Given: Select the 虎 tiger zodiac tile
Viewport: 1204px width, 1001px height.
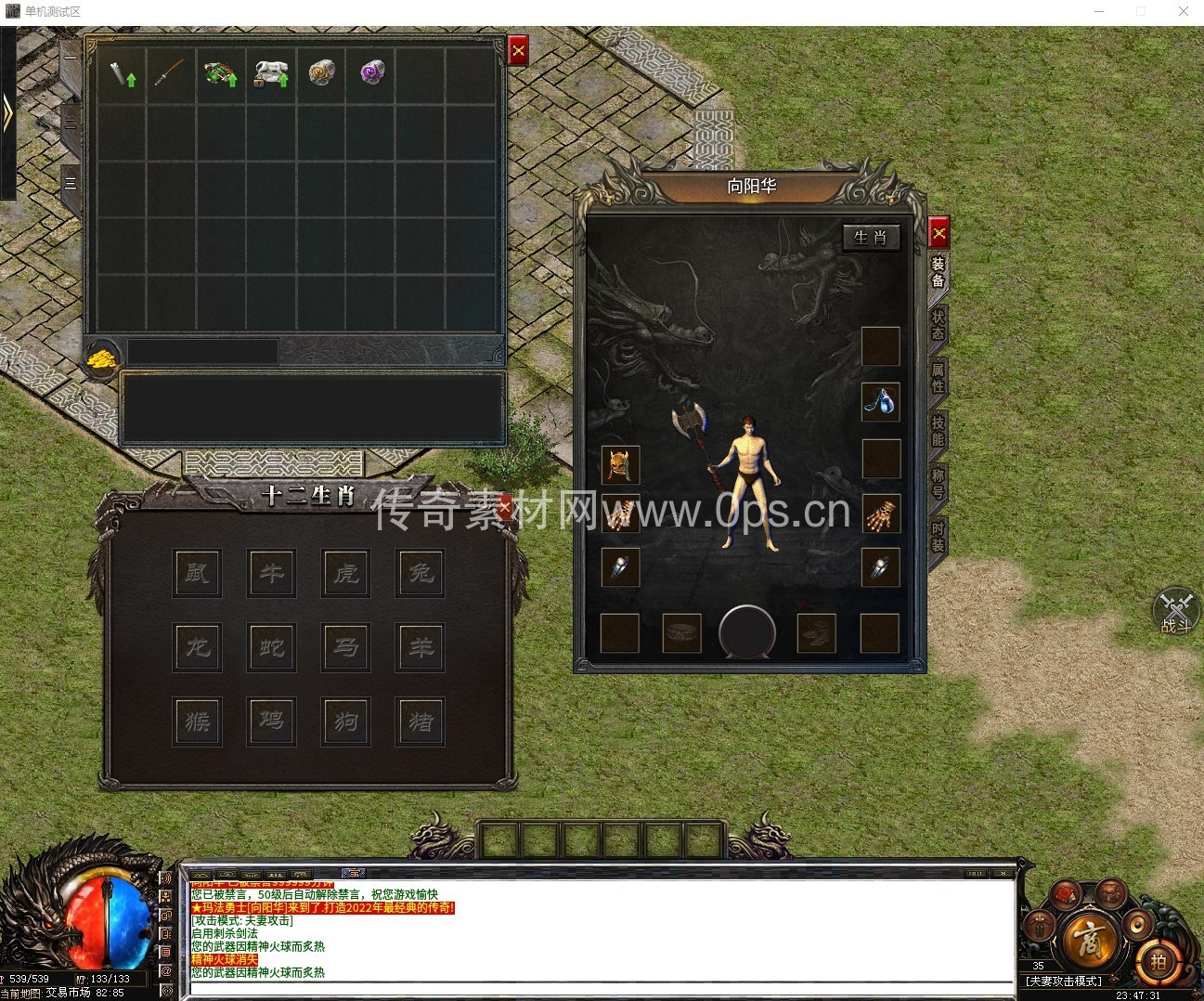Looking at the screenshot, I should pos(346,572).
